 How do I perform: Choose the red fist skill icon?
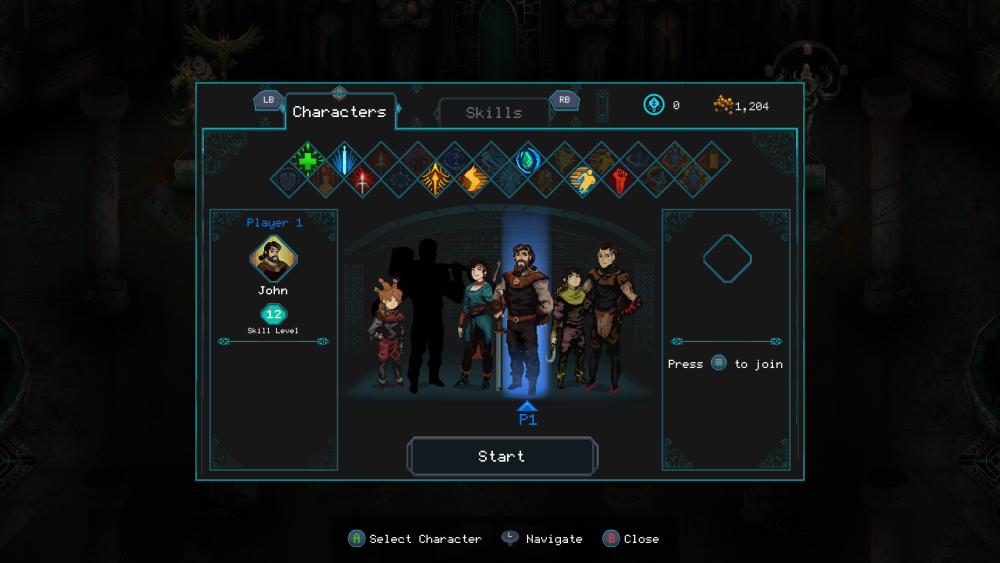[620, 180]
